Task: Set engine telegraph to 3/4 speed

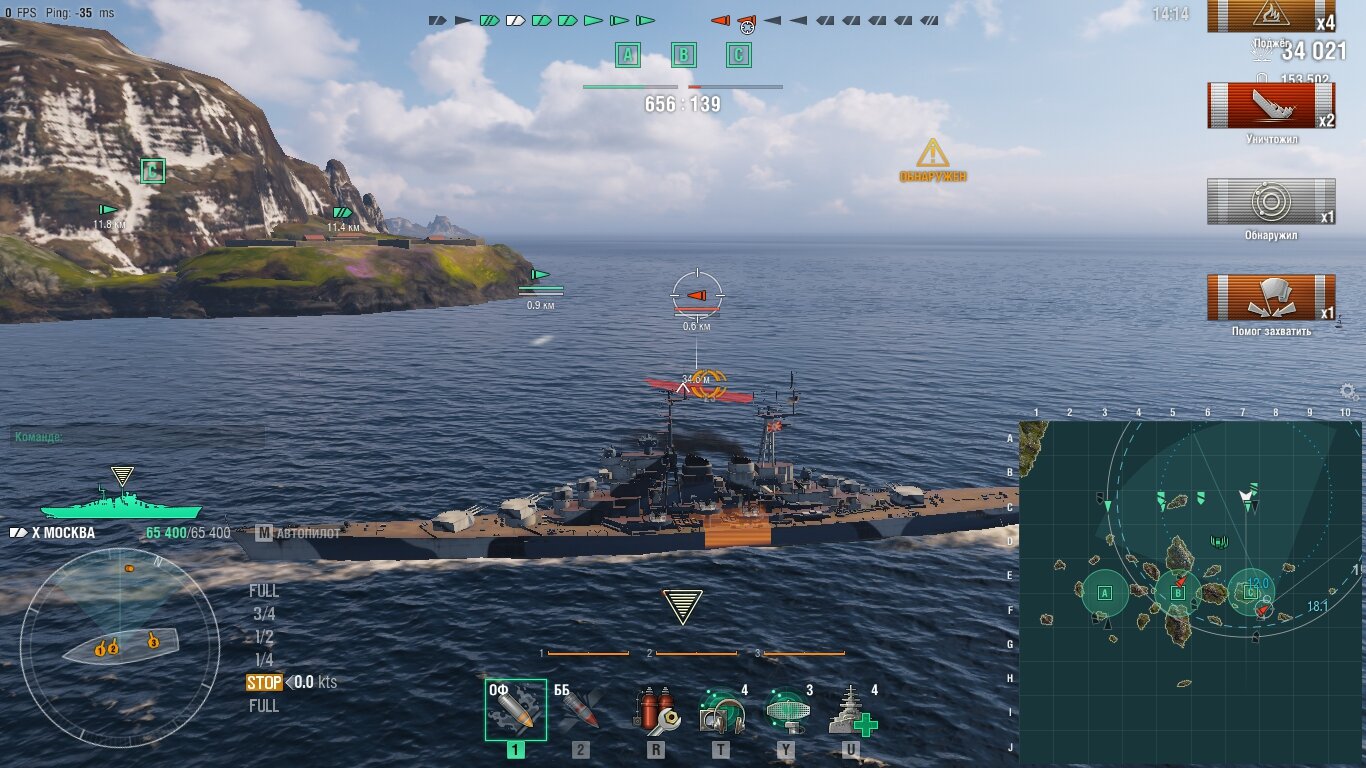Action: pos(264,614)
